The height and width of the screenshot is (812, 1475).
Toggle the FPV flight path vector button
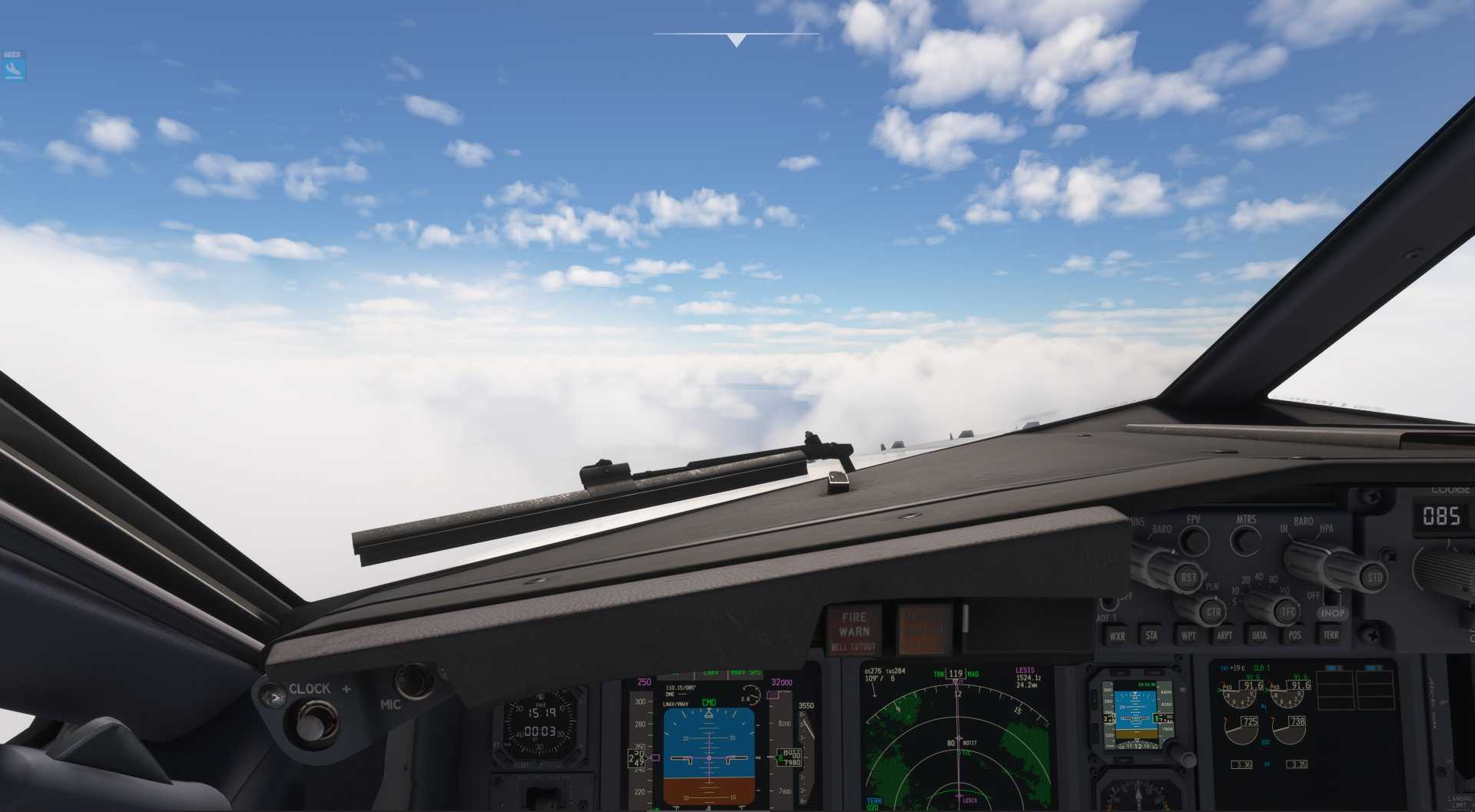click(x=1195, y=540)
